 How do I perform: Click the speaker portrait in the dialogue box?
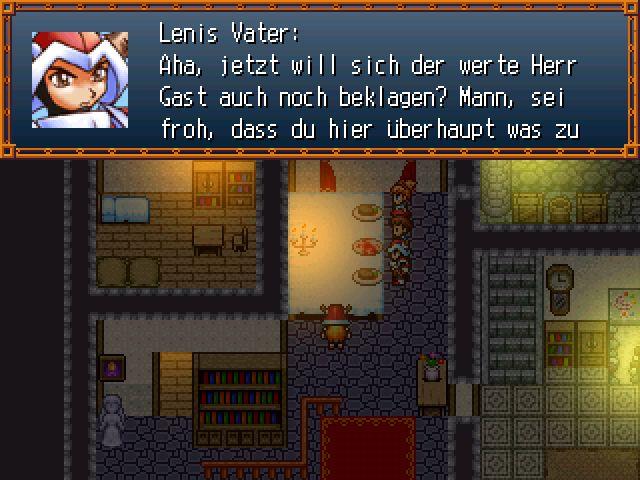tap(79, 79)
